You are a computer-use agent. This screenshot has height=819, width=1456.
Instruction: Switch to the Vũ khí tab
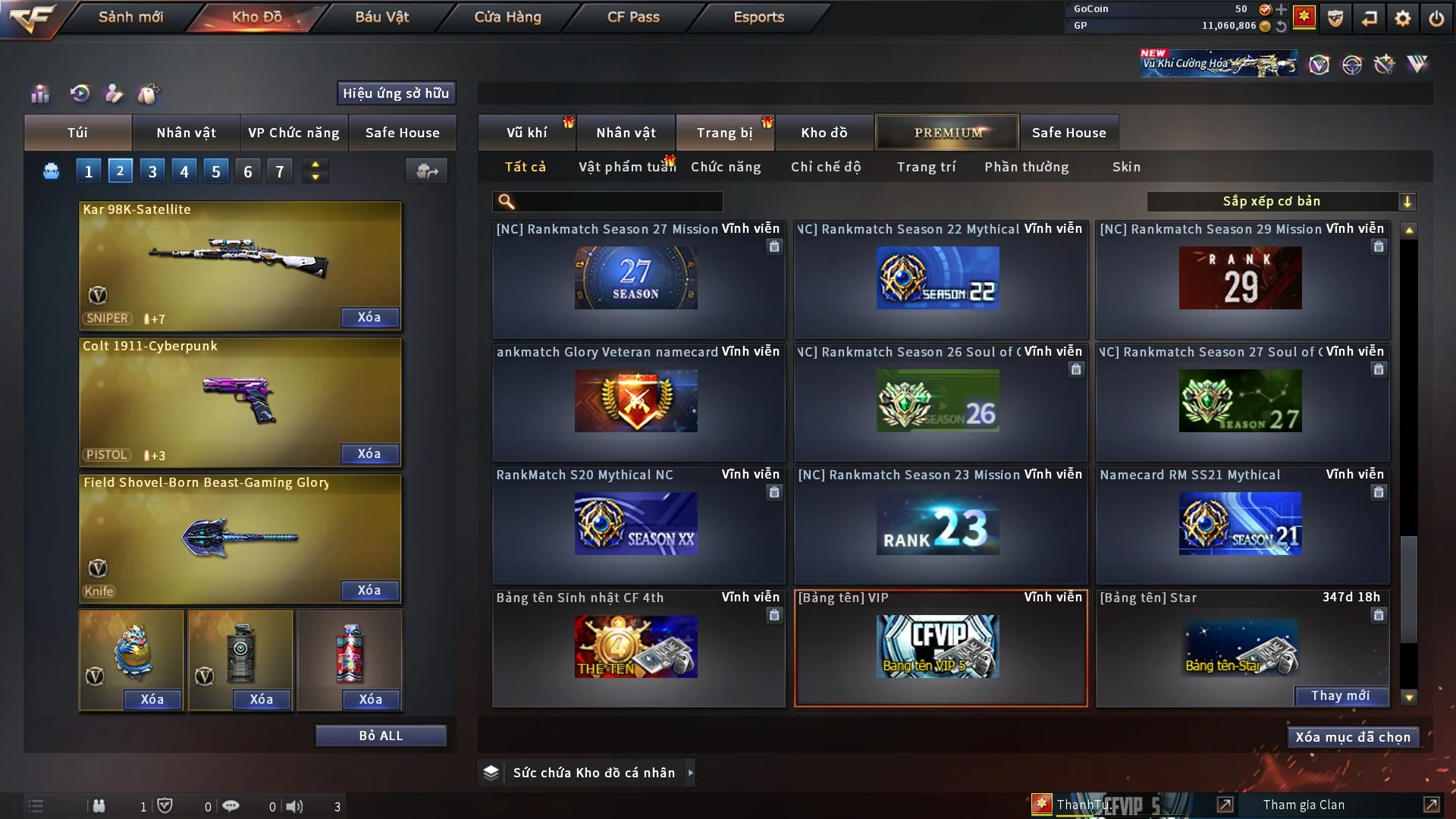click(x=526, y=133)
